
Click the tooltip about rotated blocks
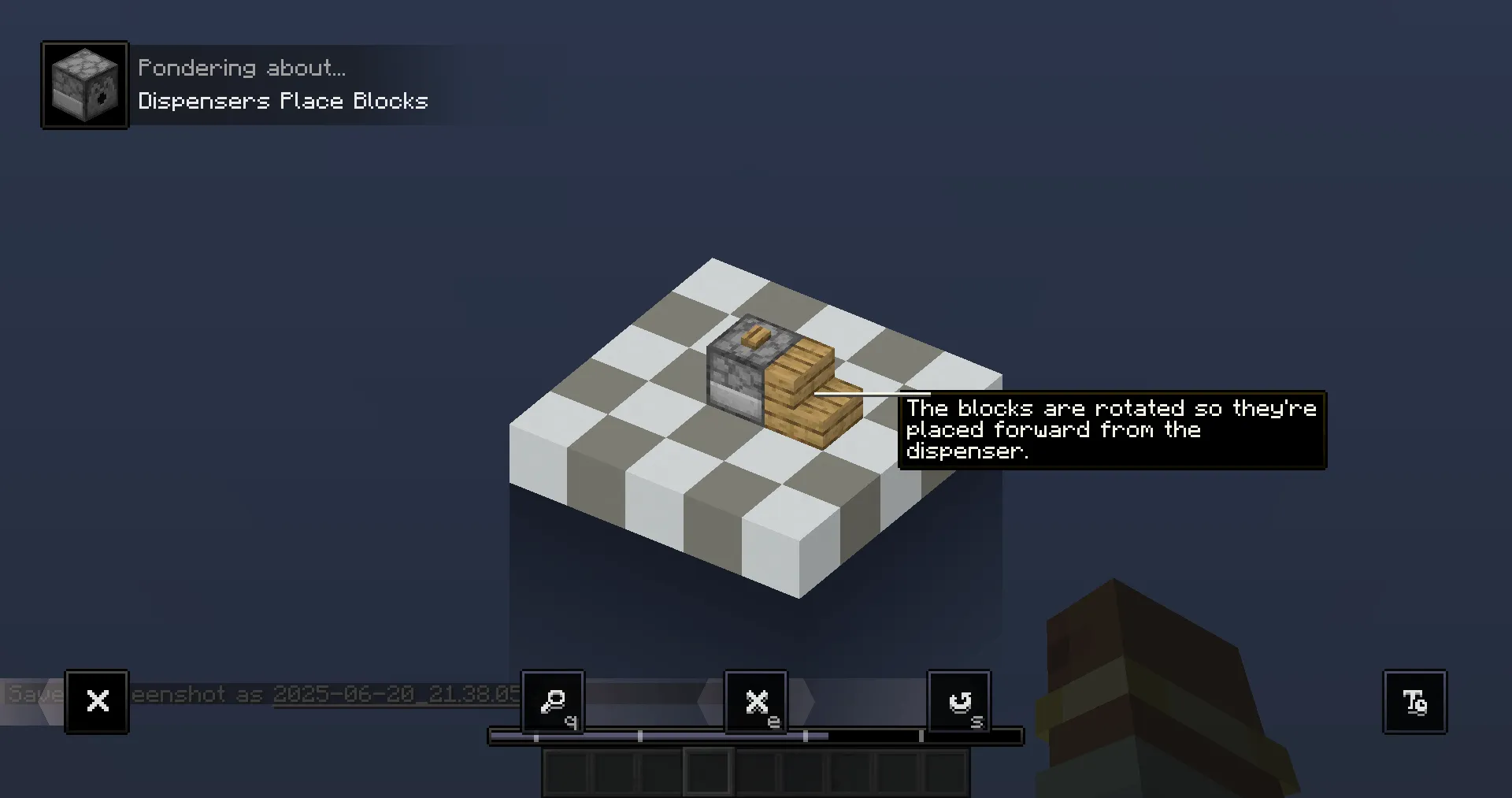[1110, 430]
